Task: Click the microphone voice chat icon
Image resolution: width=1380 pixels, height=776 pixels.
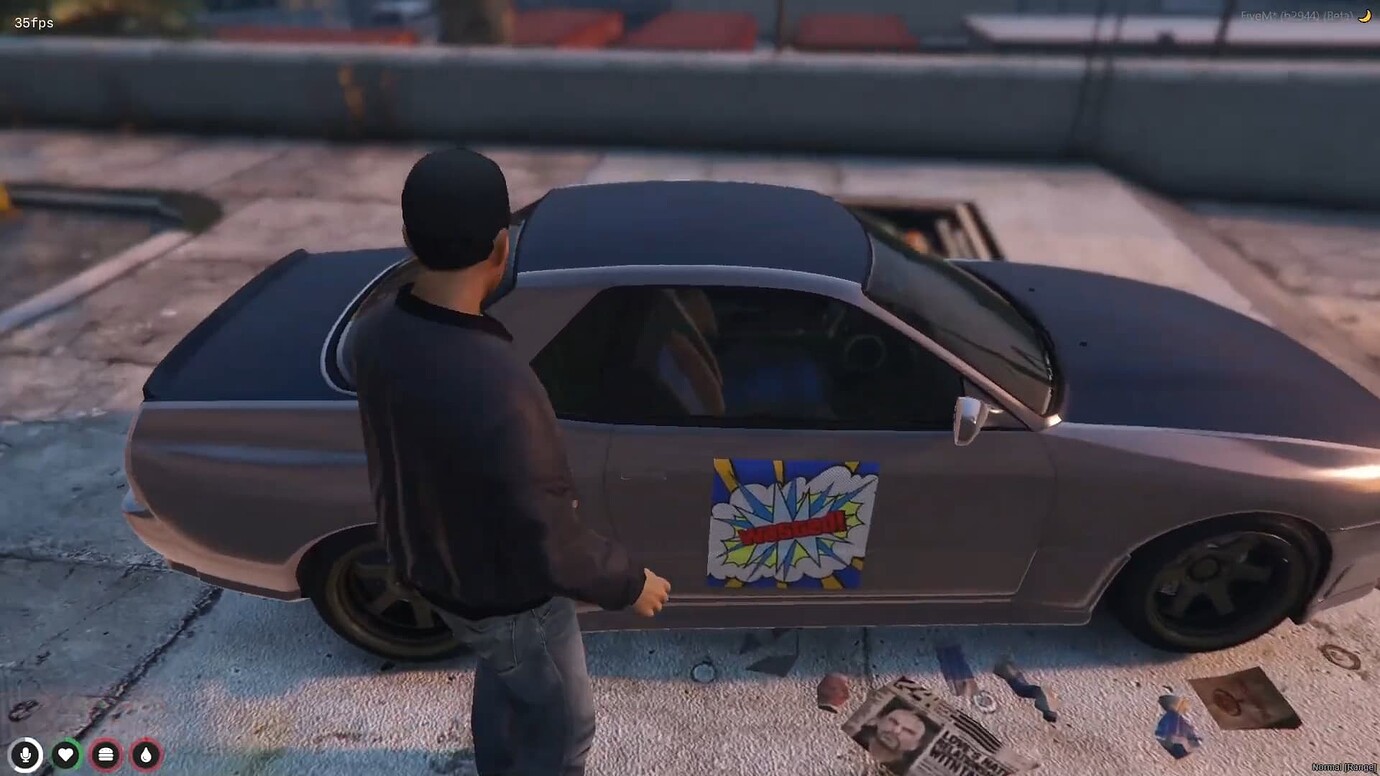Action: pos(24,756)
